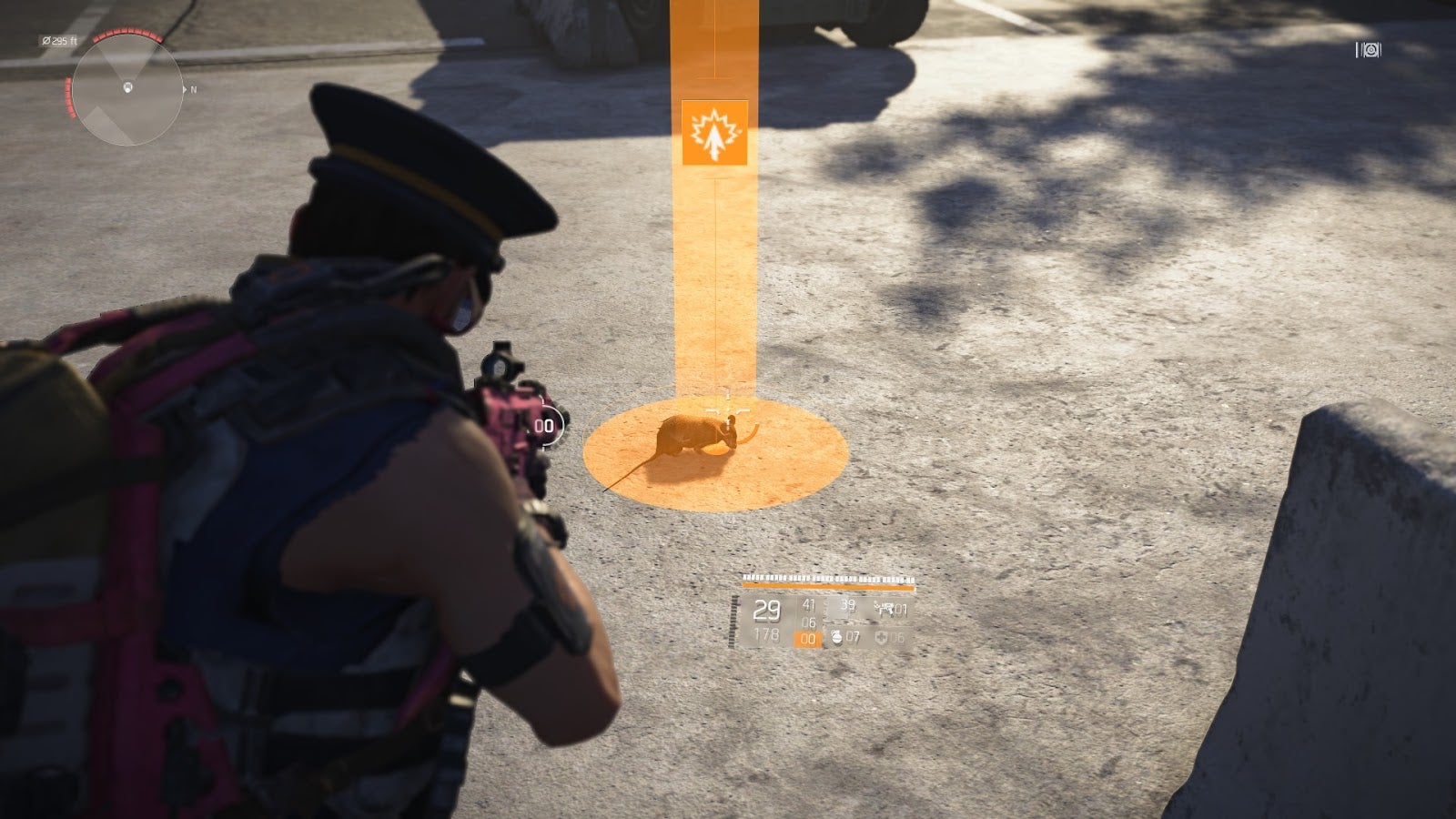This screenshot has height=819, width=1456.
Task: Expand the primary weapon ammo panel showing 41
Action: pos(809,606)
